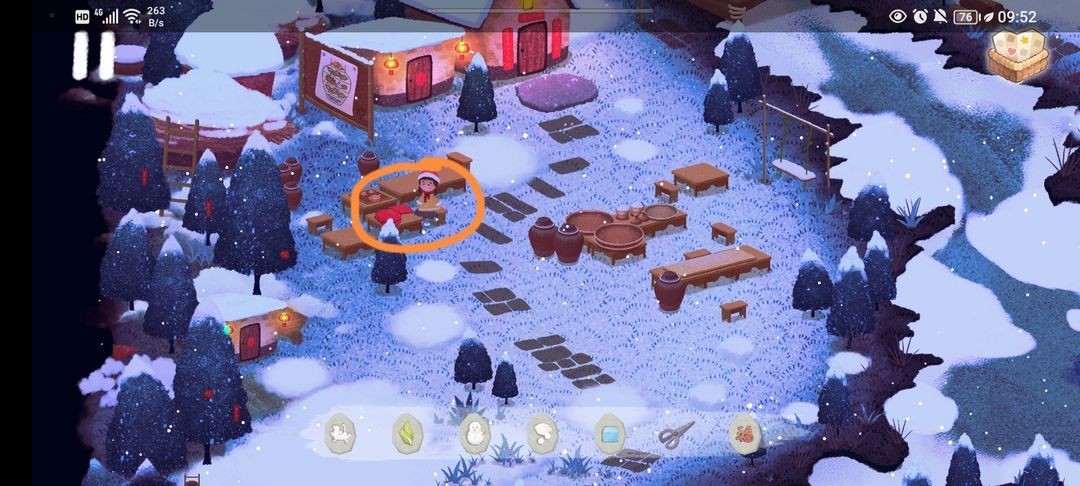
Task: Select the white animal stone item
Action: tap(341, 433)
